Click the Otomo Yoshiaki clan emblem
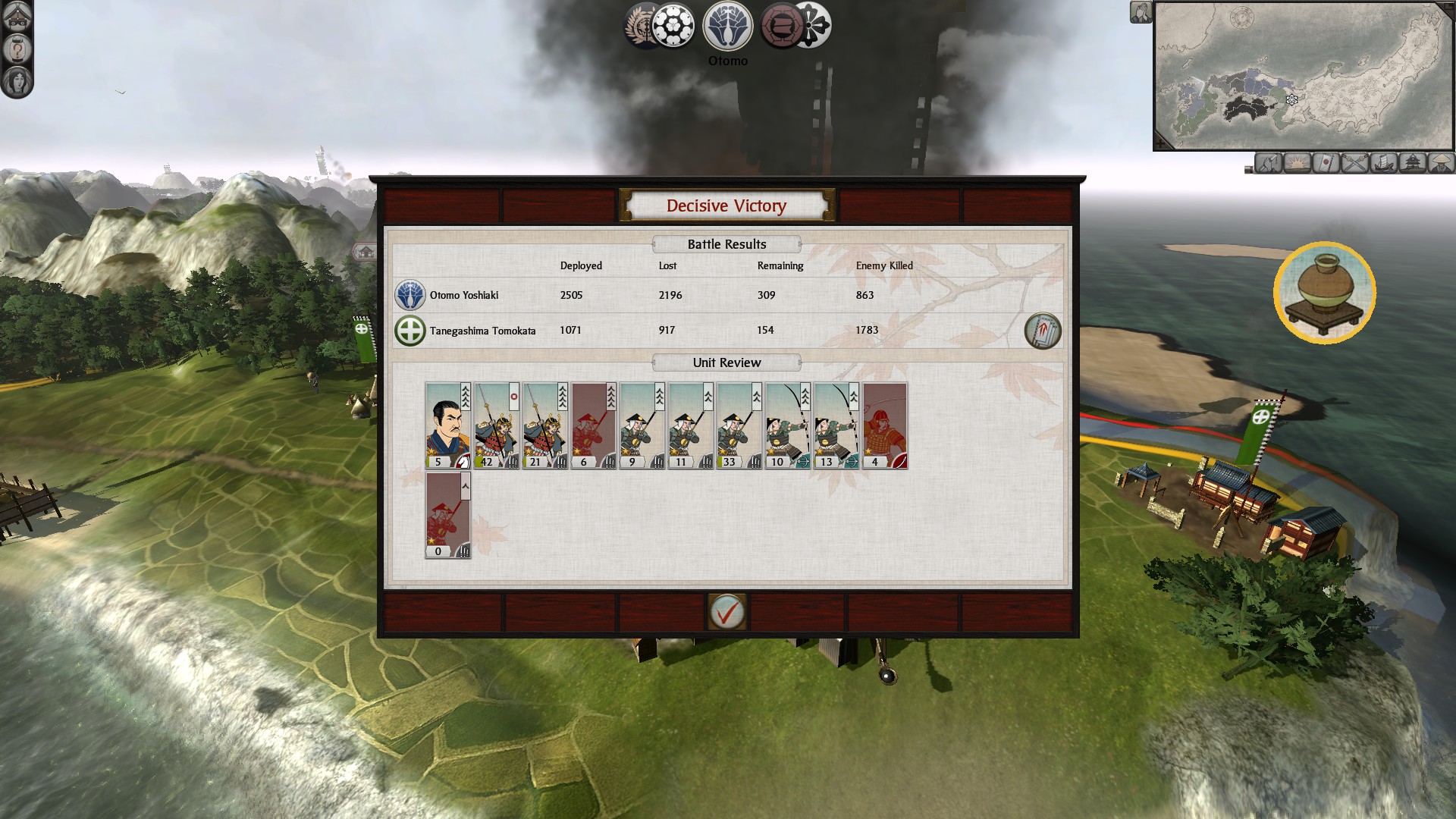 tap(410, 295)
